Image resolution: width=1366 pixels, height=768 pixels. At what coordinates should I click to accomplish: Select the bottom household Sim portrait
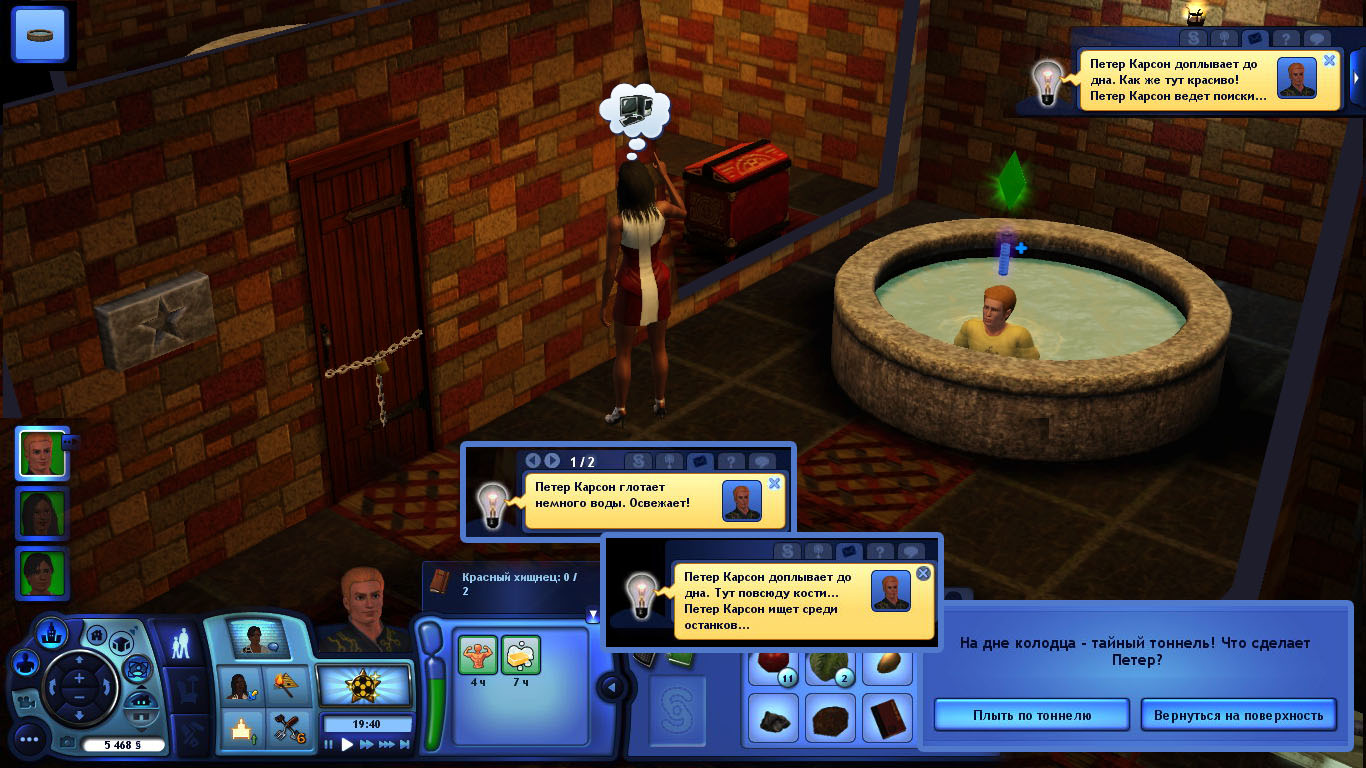pos(42,573)
